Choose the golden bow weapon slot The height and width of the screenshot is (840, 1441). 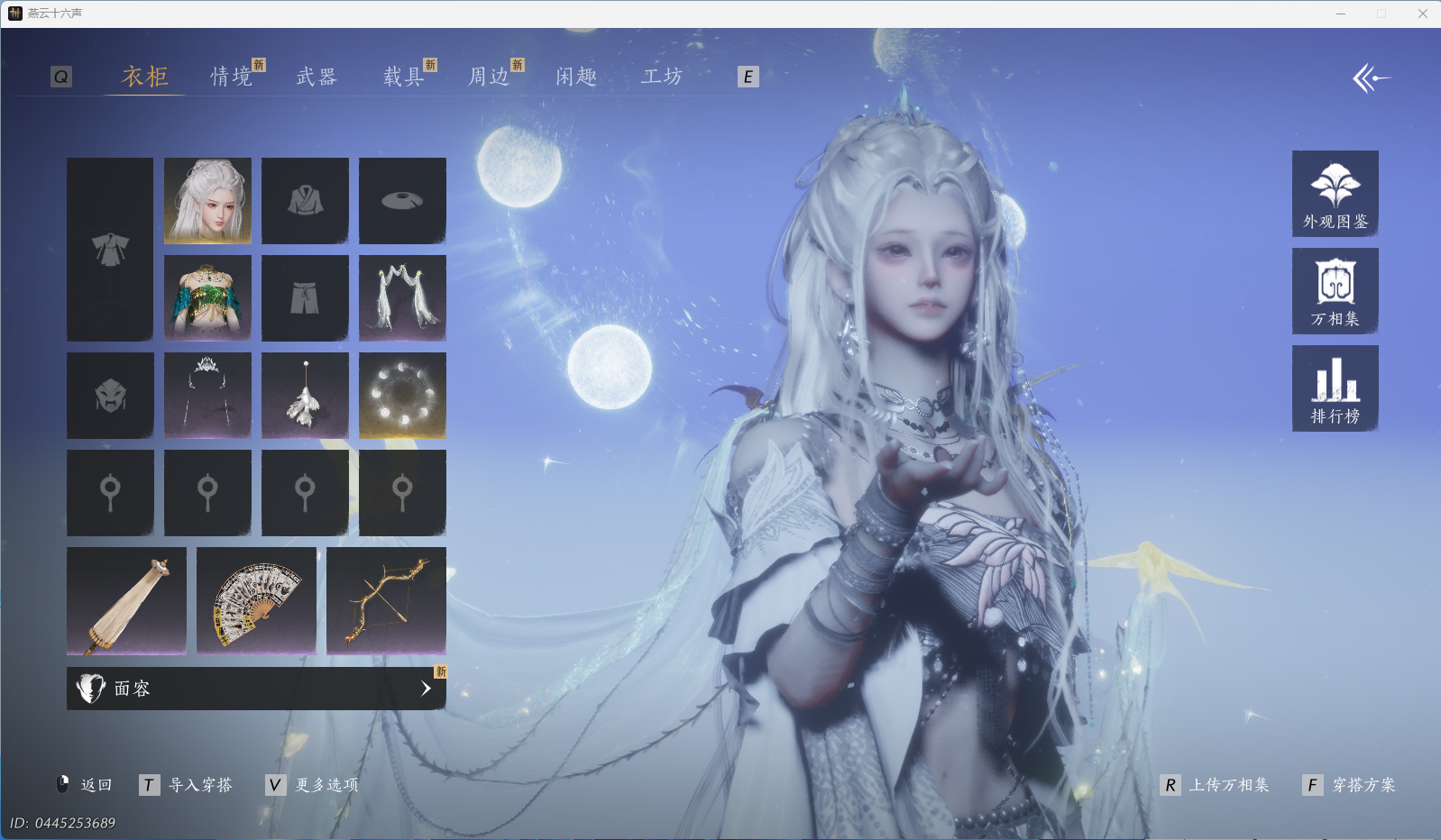(386, 600)
